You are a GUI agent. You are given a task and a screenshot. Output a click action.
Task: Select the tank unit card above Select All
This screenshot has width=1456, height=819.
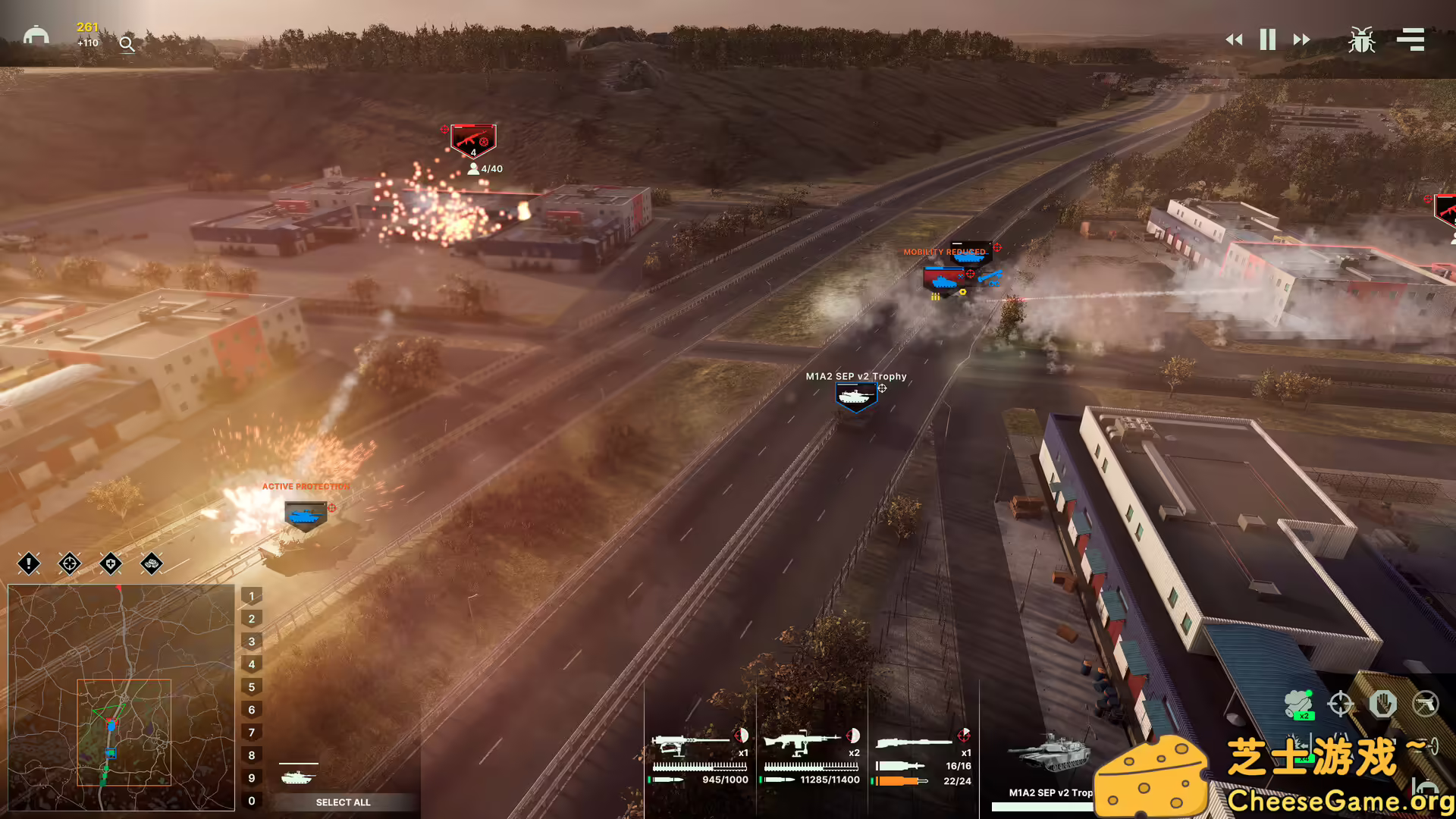click(298, 776)
